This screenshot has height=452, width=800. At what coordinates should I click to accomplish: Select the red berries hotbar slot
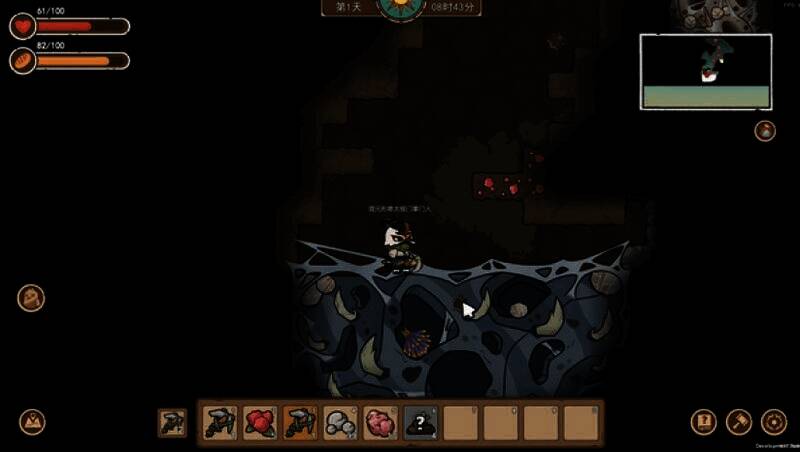[x=260, y=423]
